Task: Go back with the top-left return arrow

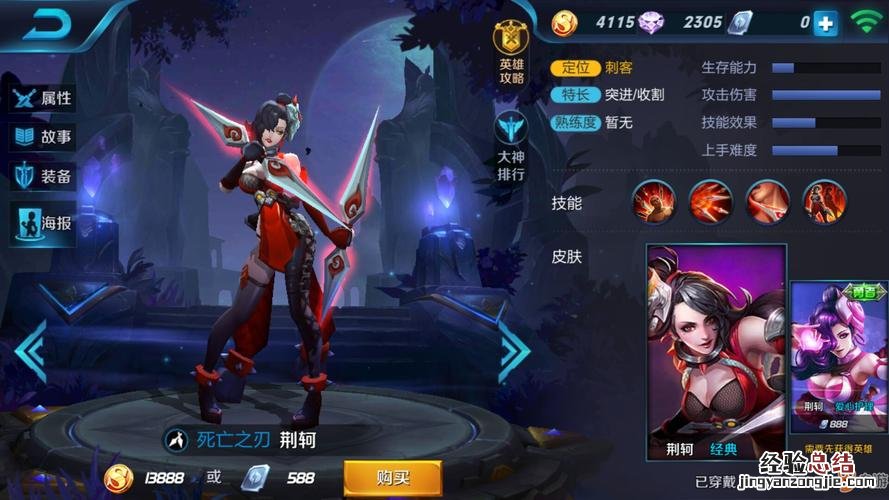Action: 43,26
